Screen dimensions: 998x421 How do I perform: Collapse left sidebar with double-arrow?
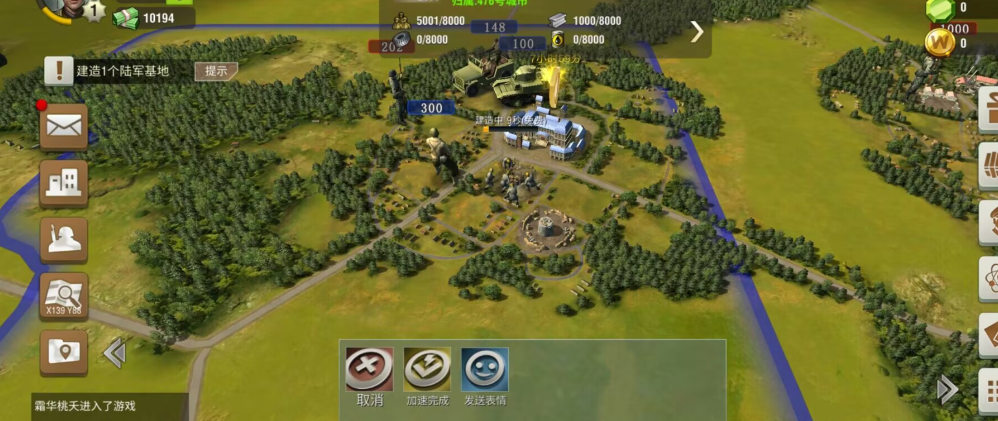[114, 352]
